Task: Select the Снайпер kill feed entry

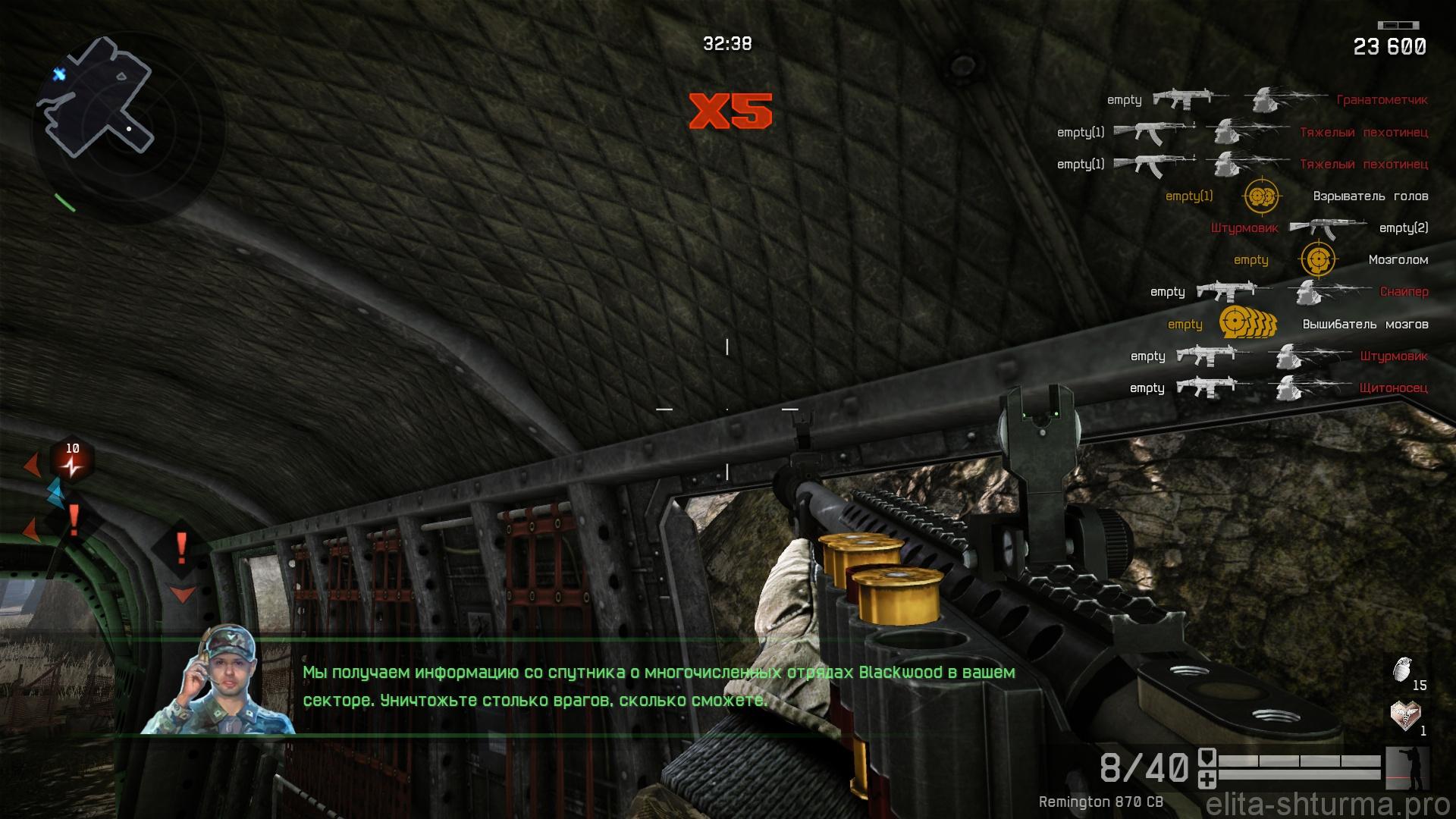Action: point(1404,292)
